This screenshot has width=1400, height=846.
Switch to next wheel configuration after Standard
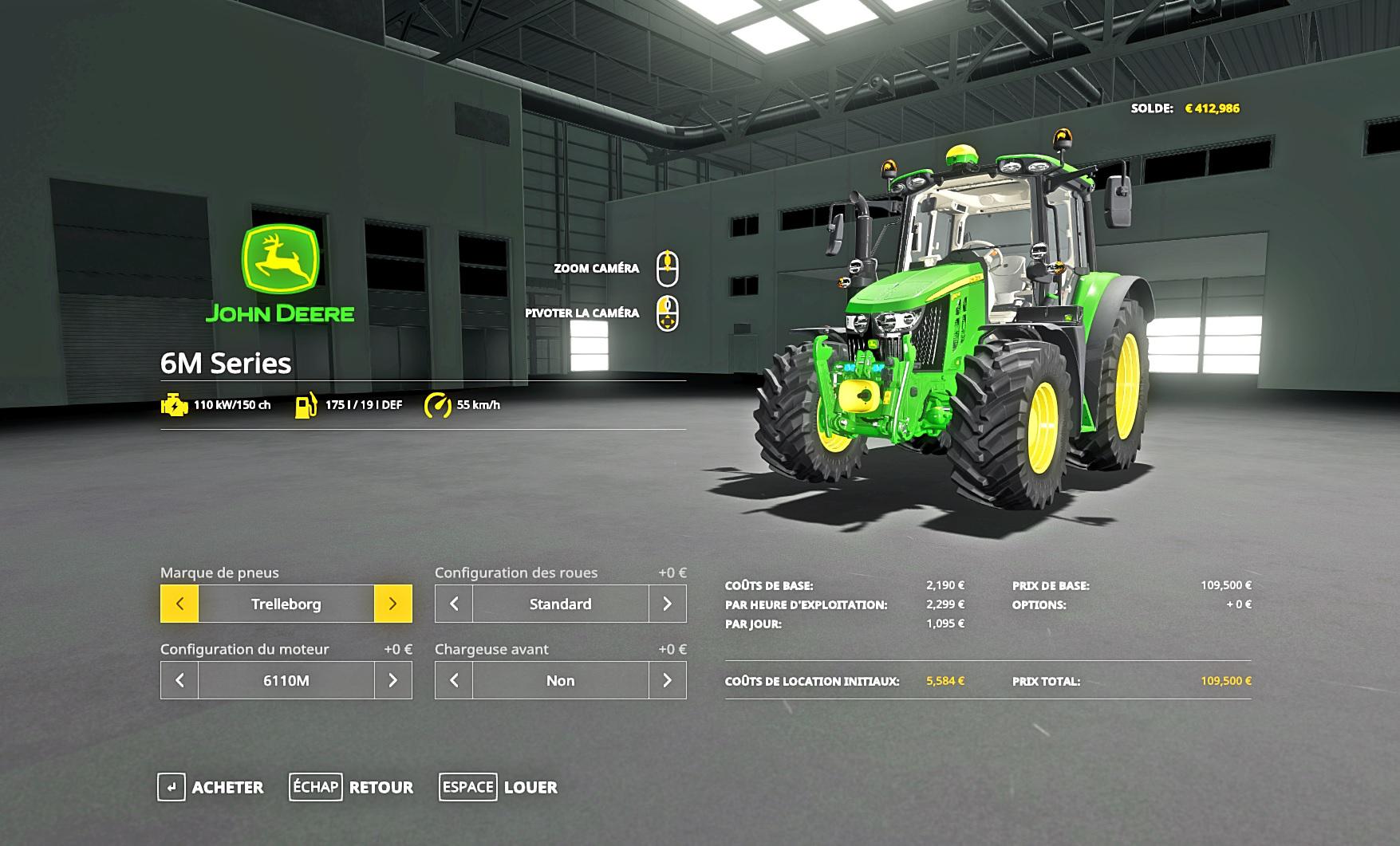[x=667, y=604]
